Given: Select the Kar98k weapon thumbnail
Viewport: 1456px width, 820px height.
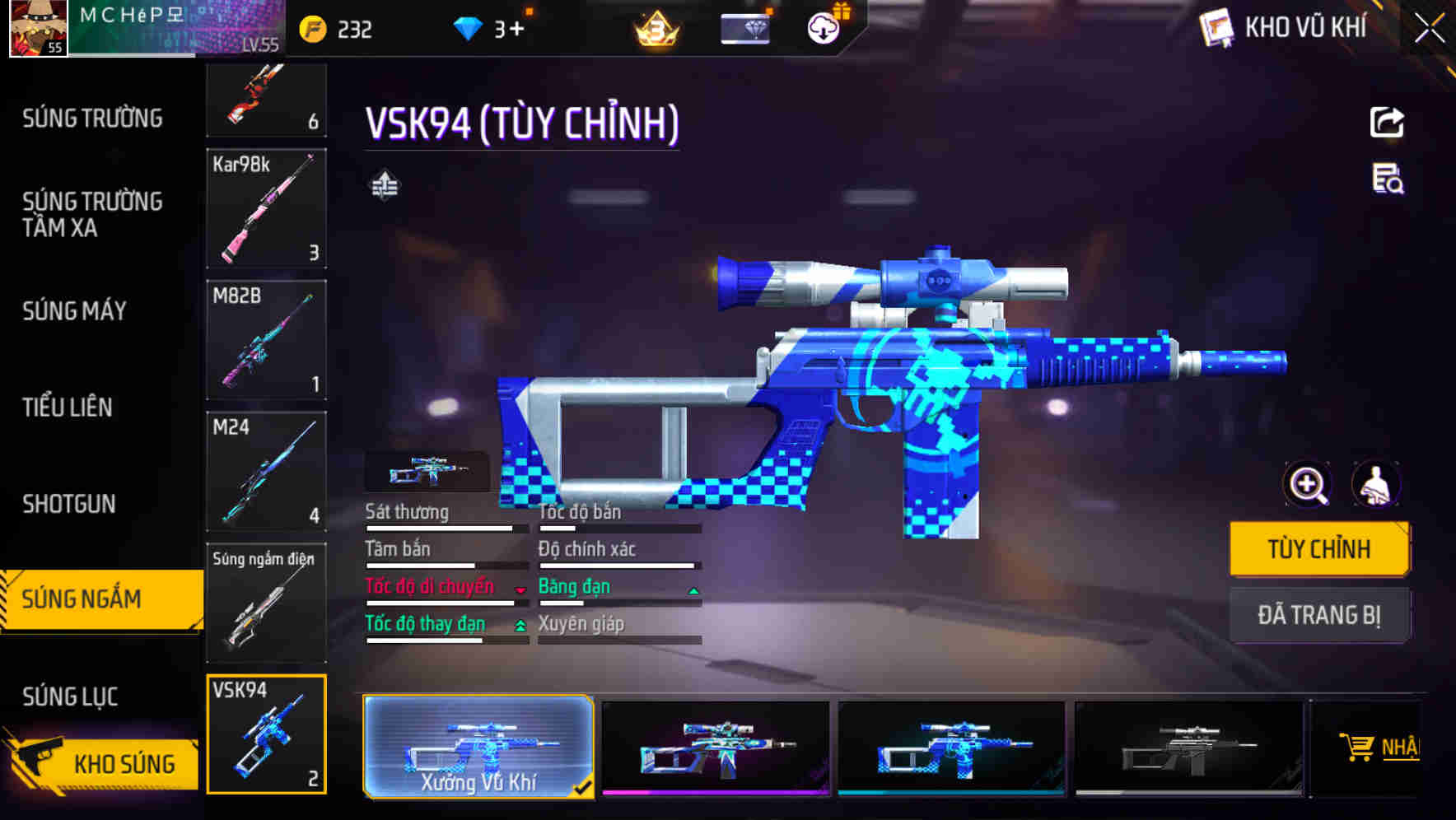Looking at the screenshot, I should tap(266, 208).
